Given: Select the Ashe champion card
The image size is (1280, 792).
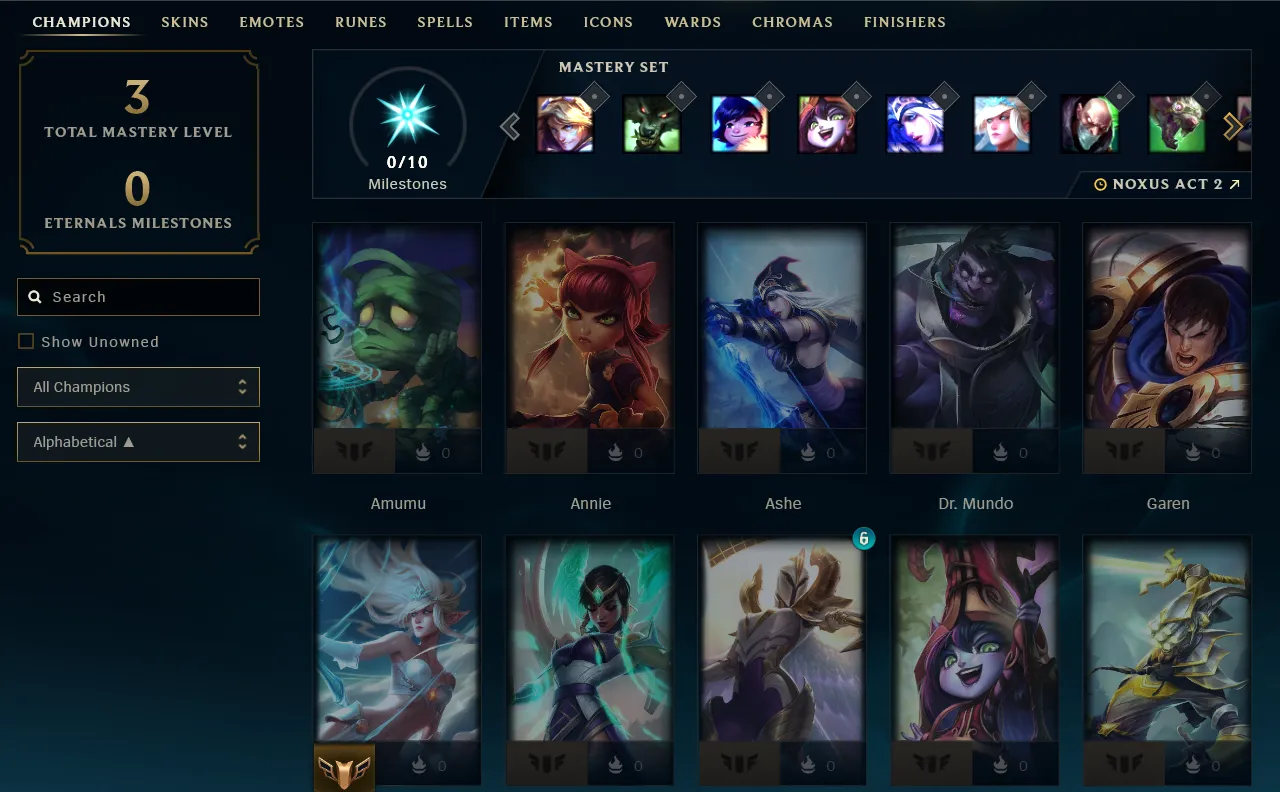Looking at the screenshot, I should (x=782, y=330).
